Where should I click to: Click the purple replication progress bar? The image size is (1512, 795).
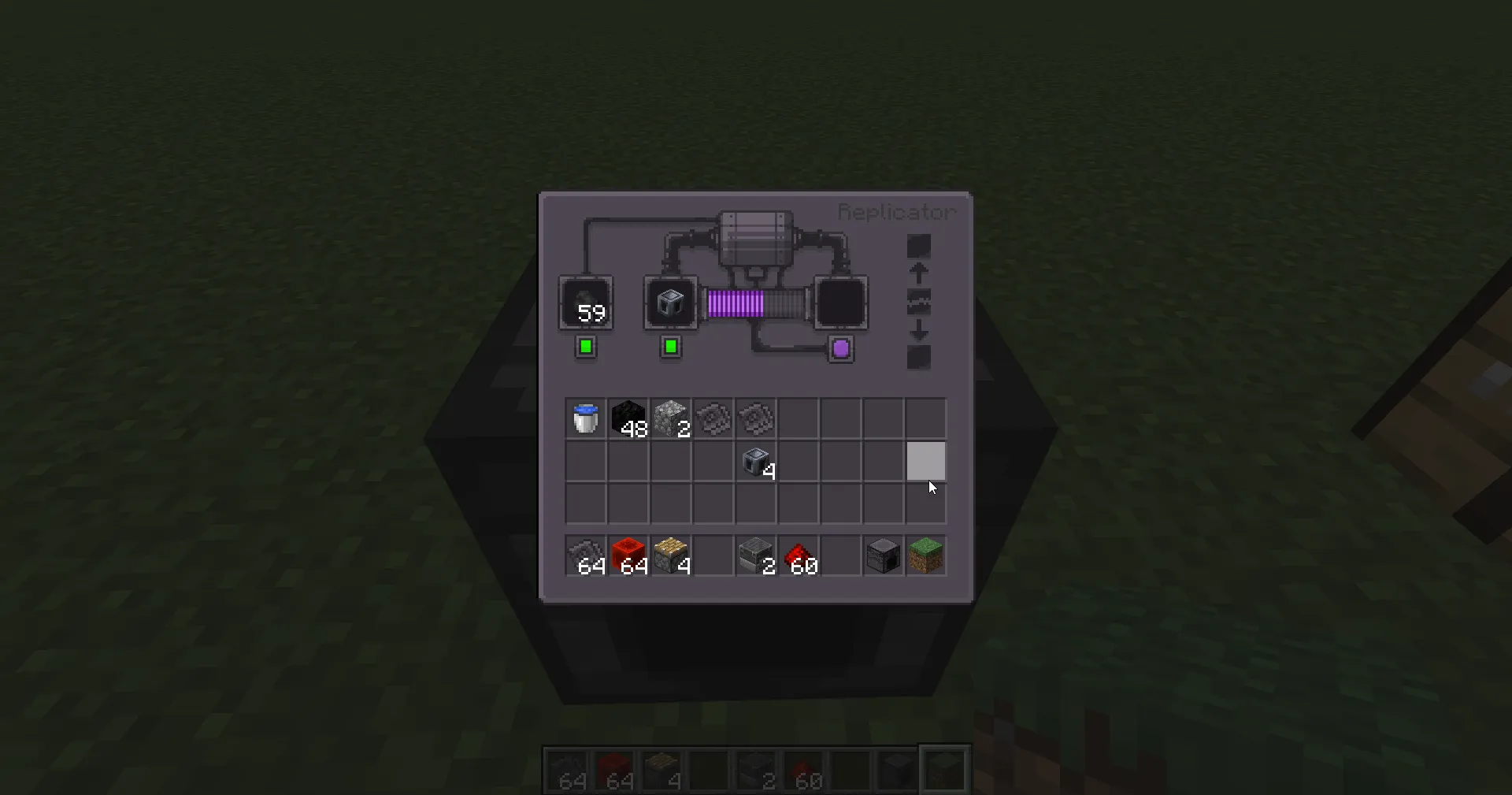pyautogui.click(x=735, y=303)
